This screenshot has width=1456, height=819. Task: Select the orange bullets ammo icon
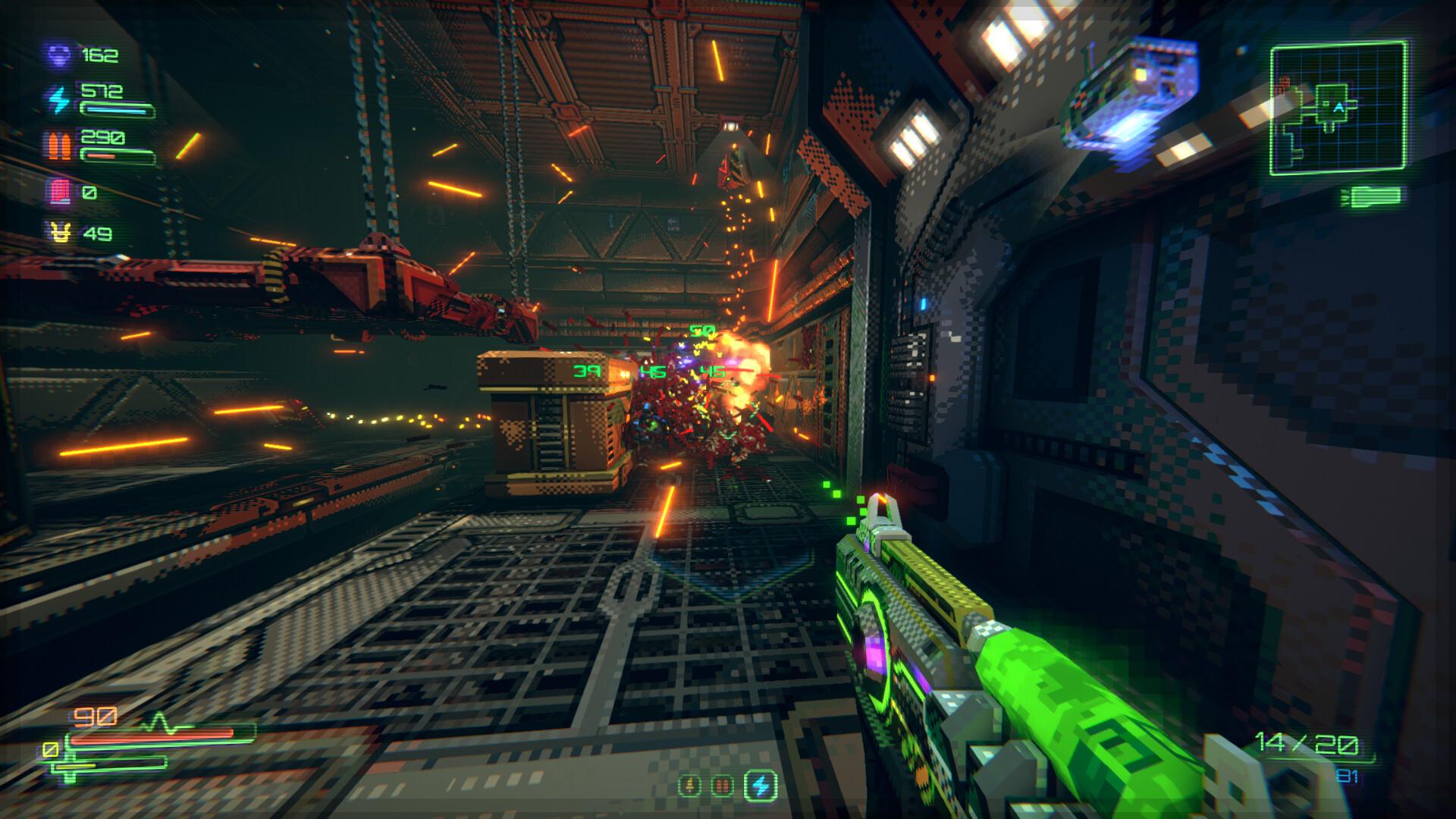tap(59, 146)
